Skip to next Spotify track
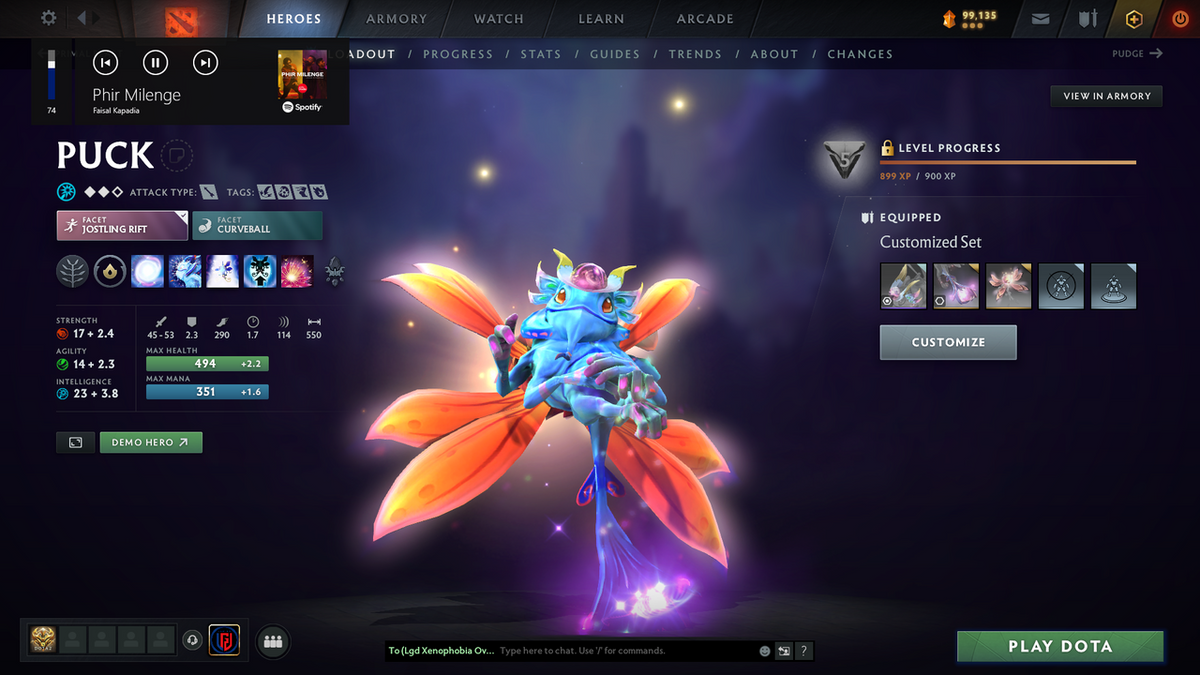The height and width of the screenshot is (675, 1200). pyautogui.click(x=205, y=63)
